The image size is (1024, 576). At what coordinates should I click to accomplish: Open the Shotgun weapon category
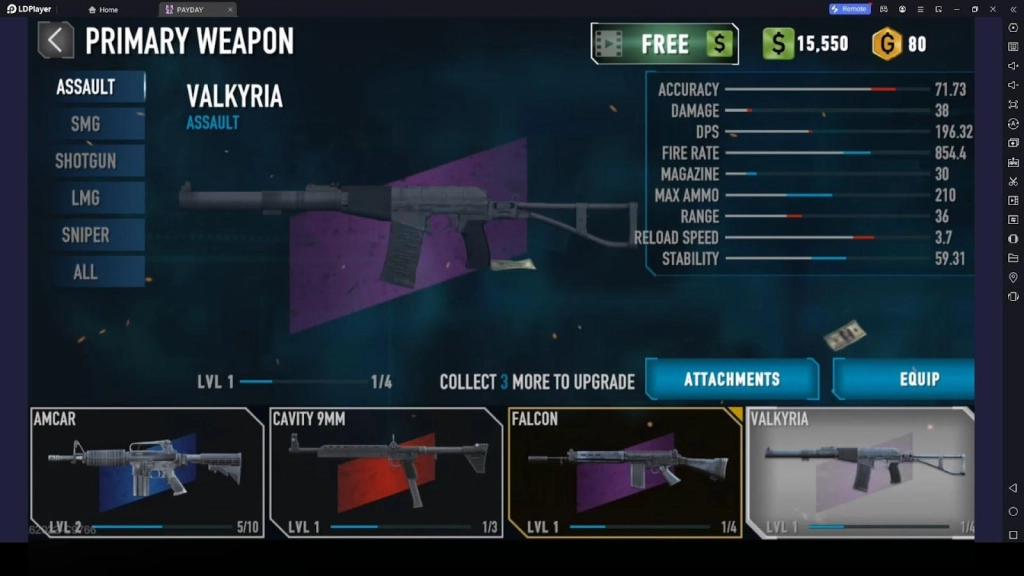[x=86, y=161]
